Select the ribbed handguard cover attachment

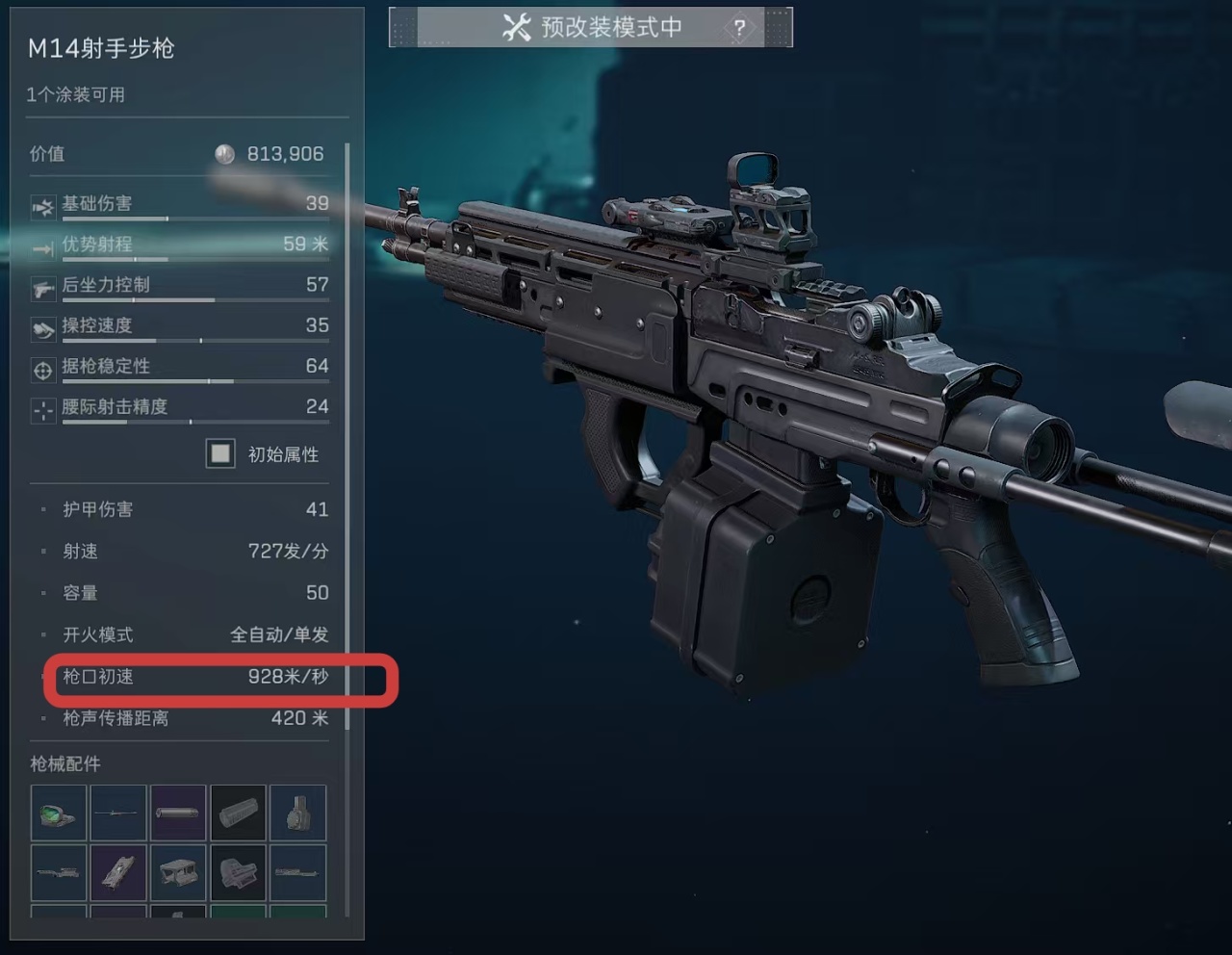238,813
